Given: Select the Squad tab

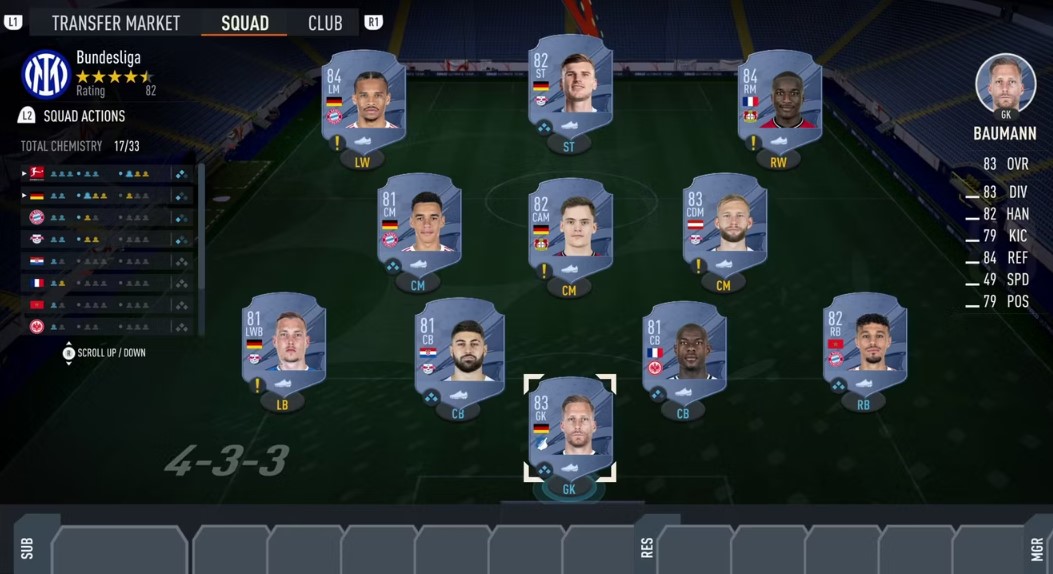Looking at the screenshot, I should pos(244,22).
